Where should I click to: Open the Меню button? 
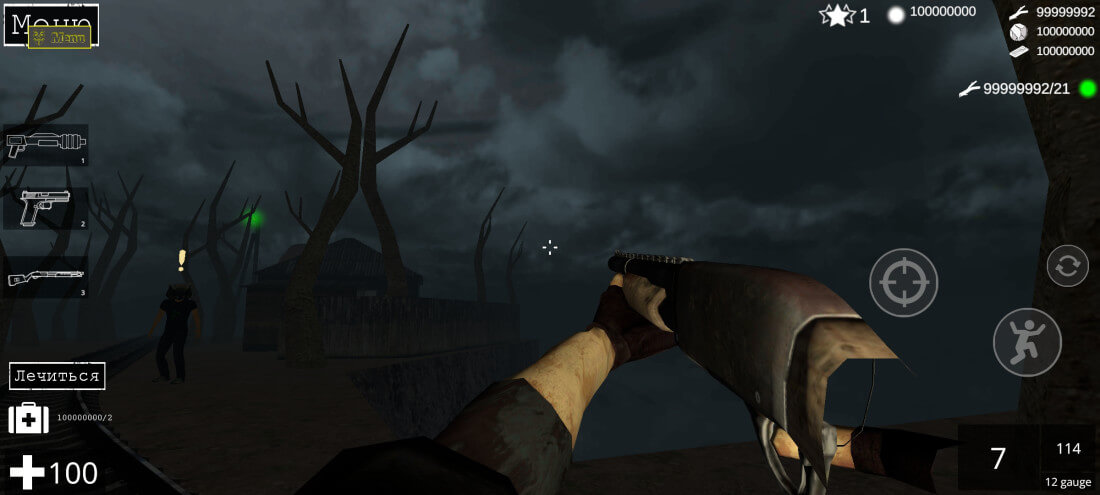point(50,24)
